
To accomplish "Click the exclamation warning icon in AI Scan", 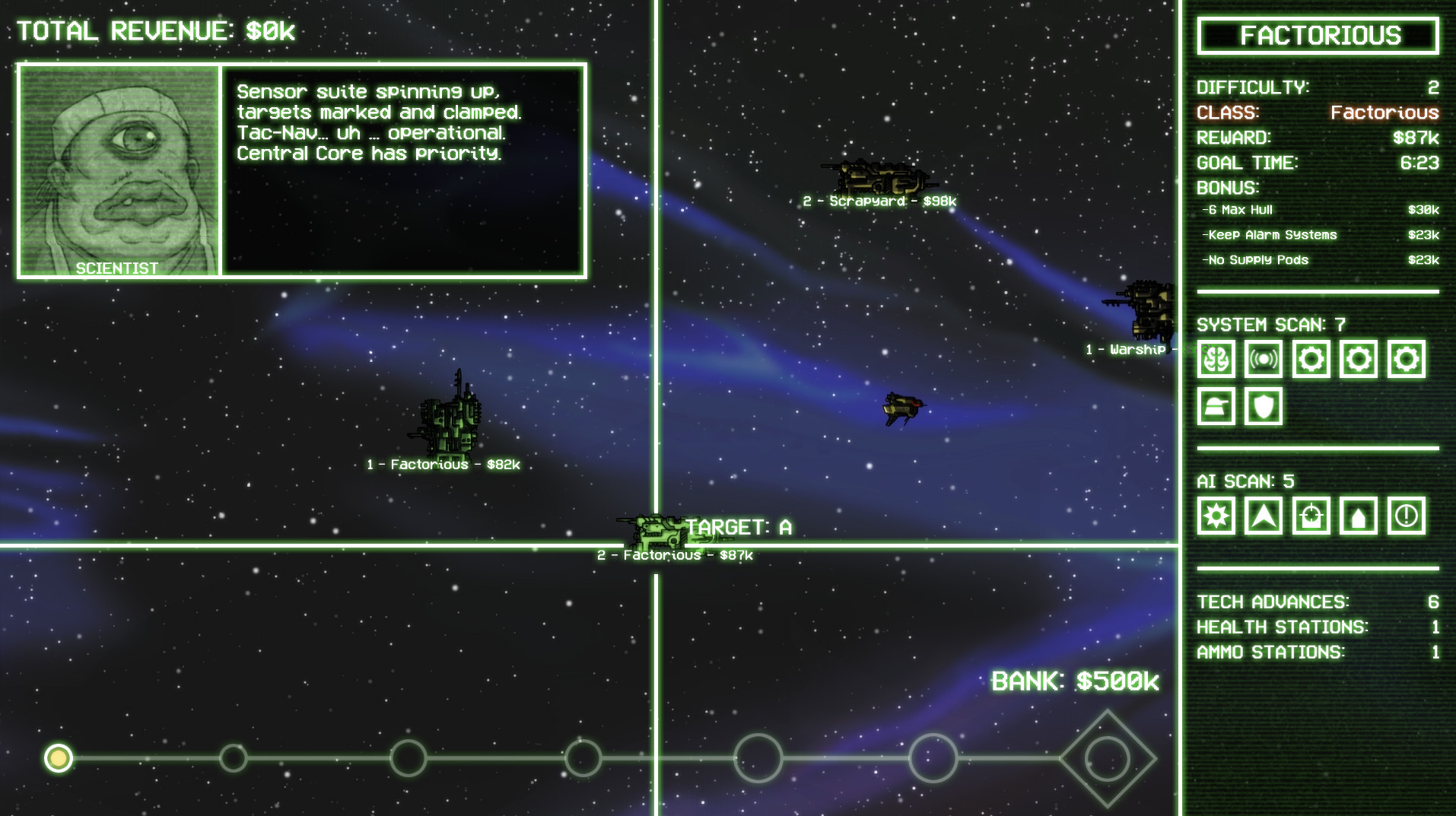I will coord(1407,516).
